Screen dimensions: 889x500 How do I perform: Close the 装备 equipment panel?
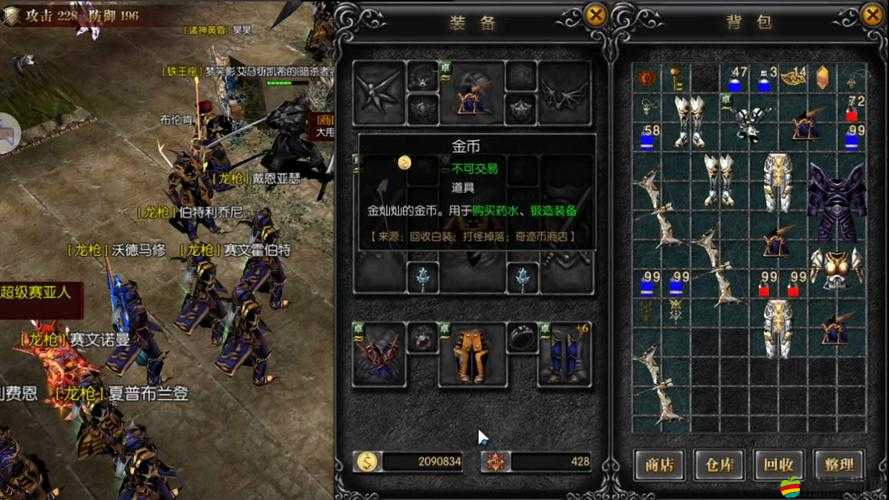[x=595, y=15]
